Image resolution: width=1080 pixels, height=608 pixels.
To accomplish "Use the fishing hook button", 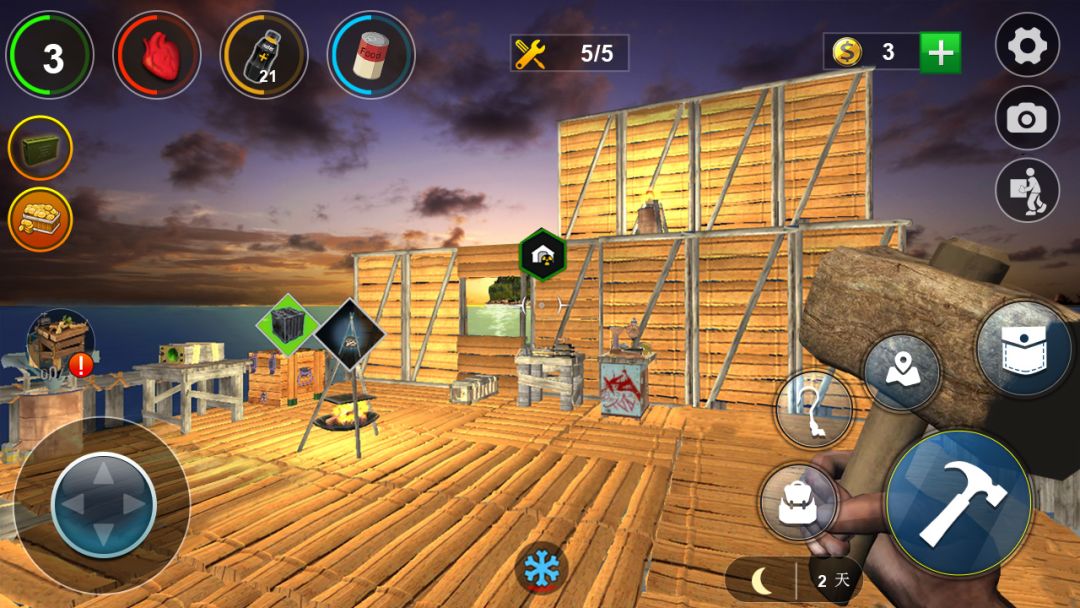I will tap(813, 409).
